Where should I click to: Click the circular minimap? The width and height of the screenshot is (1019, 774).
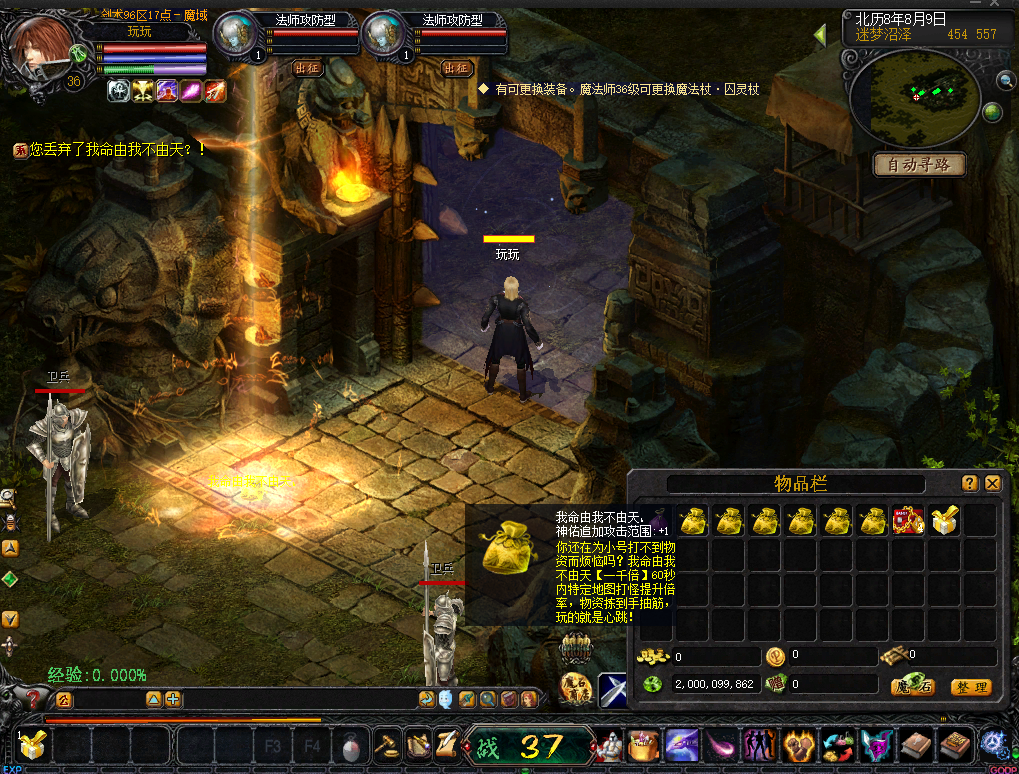[x=914, y=96]
